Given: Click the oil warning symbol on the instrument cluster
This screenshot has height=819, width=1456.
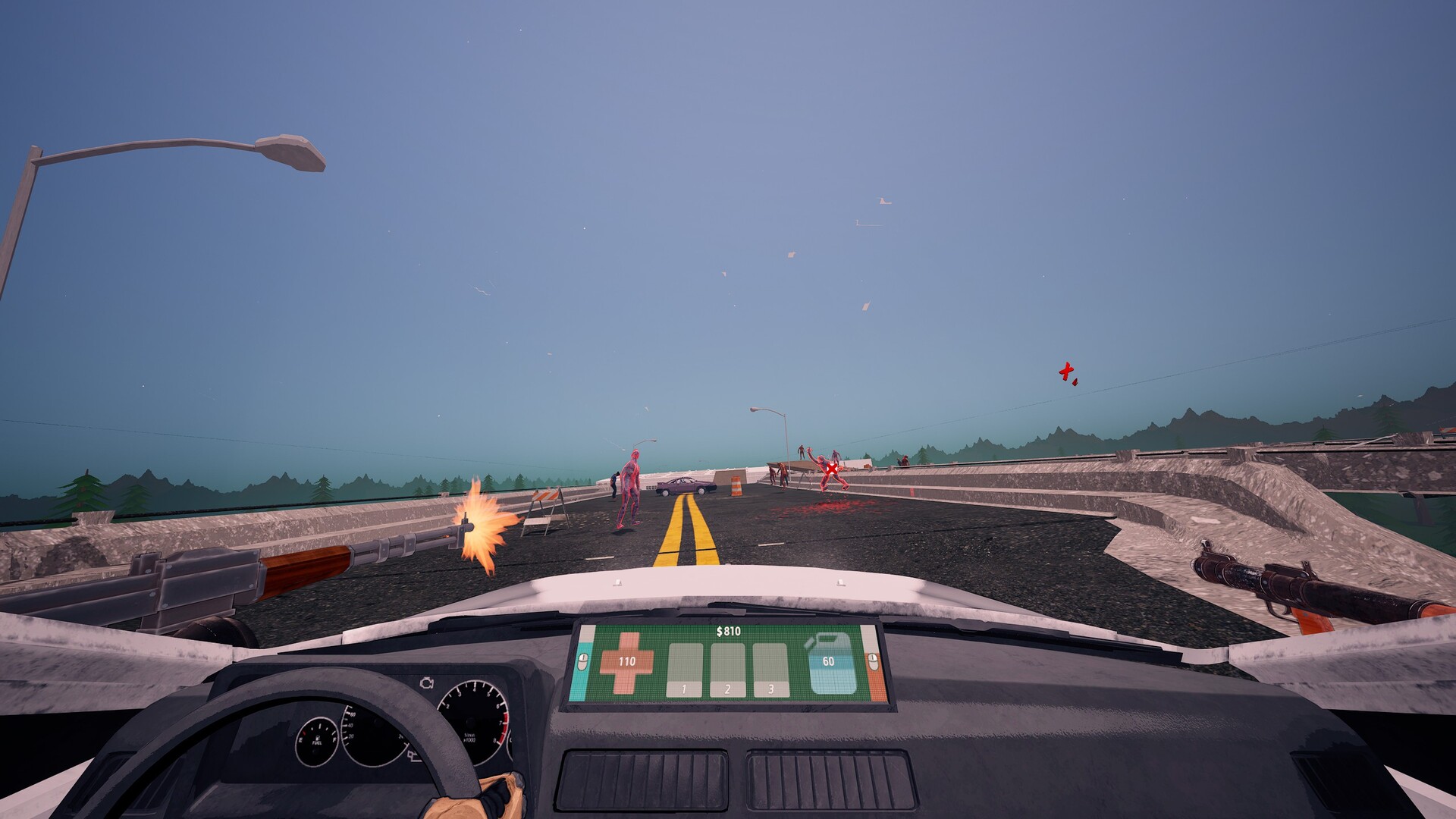Looking at the screenshot, I should [x=414, y=756].
